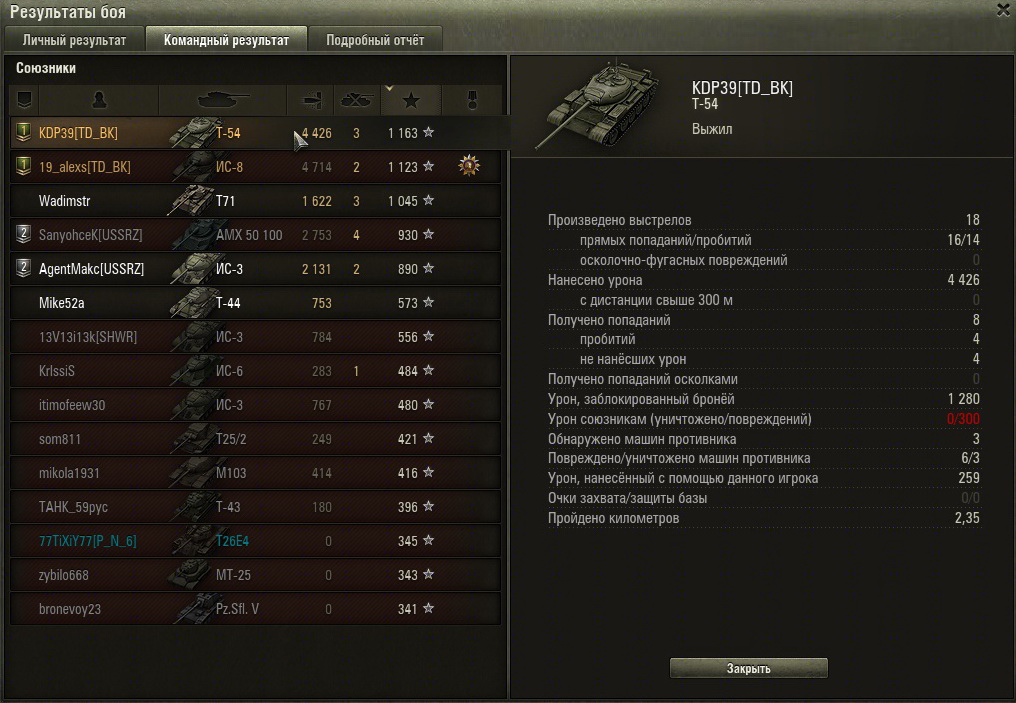This screenshot has height=703, width=1016.
Task: Open the Подробный отчёт tab
Action: (374, 40)
